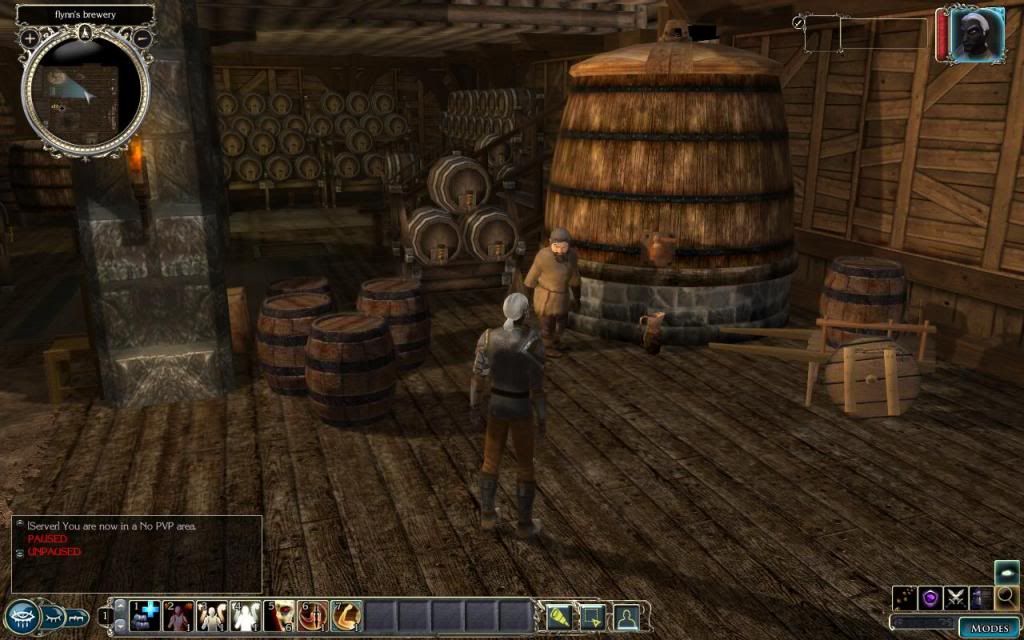The image size is (1024, 640).
Task: Click the chat log window
Action: pyautogui.click(x=137, y=554)
